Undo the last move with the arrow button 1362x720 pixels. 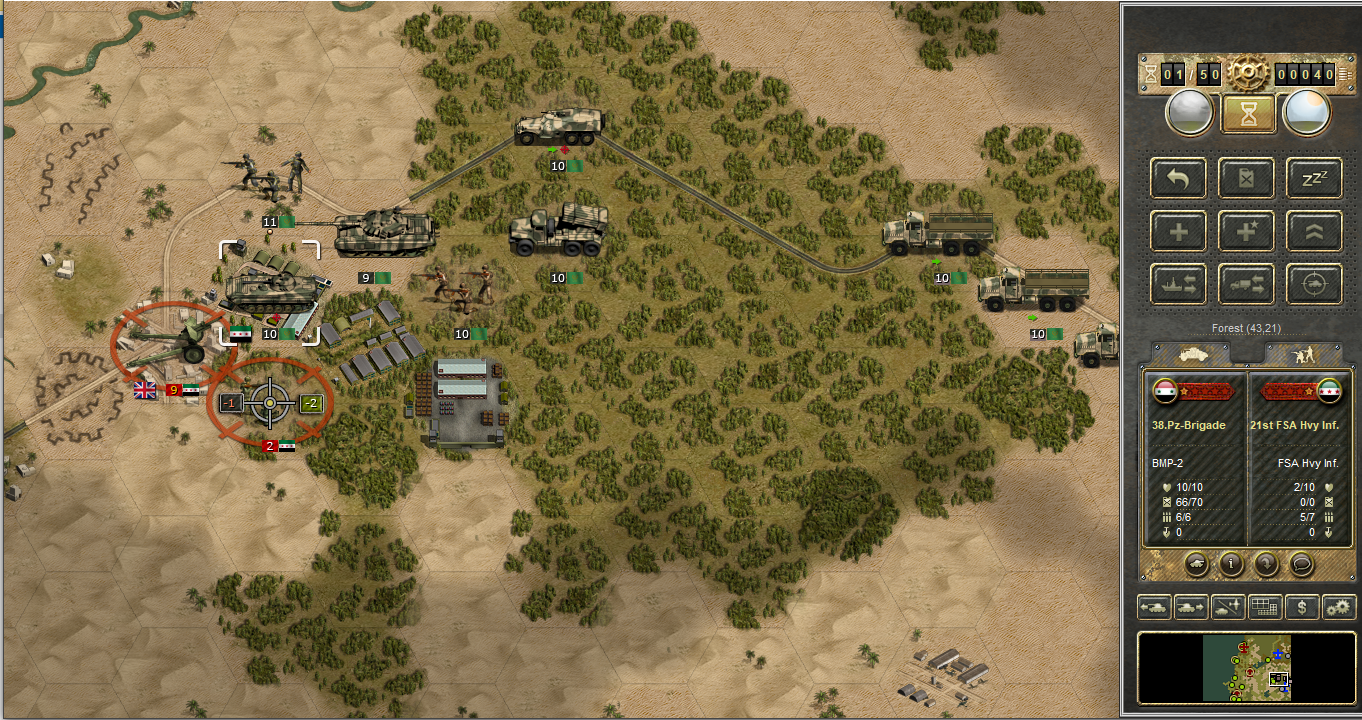click(x=1178, y=178)
